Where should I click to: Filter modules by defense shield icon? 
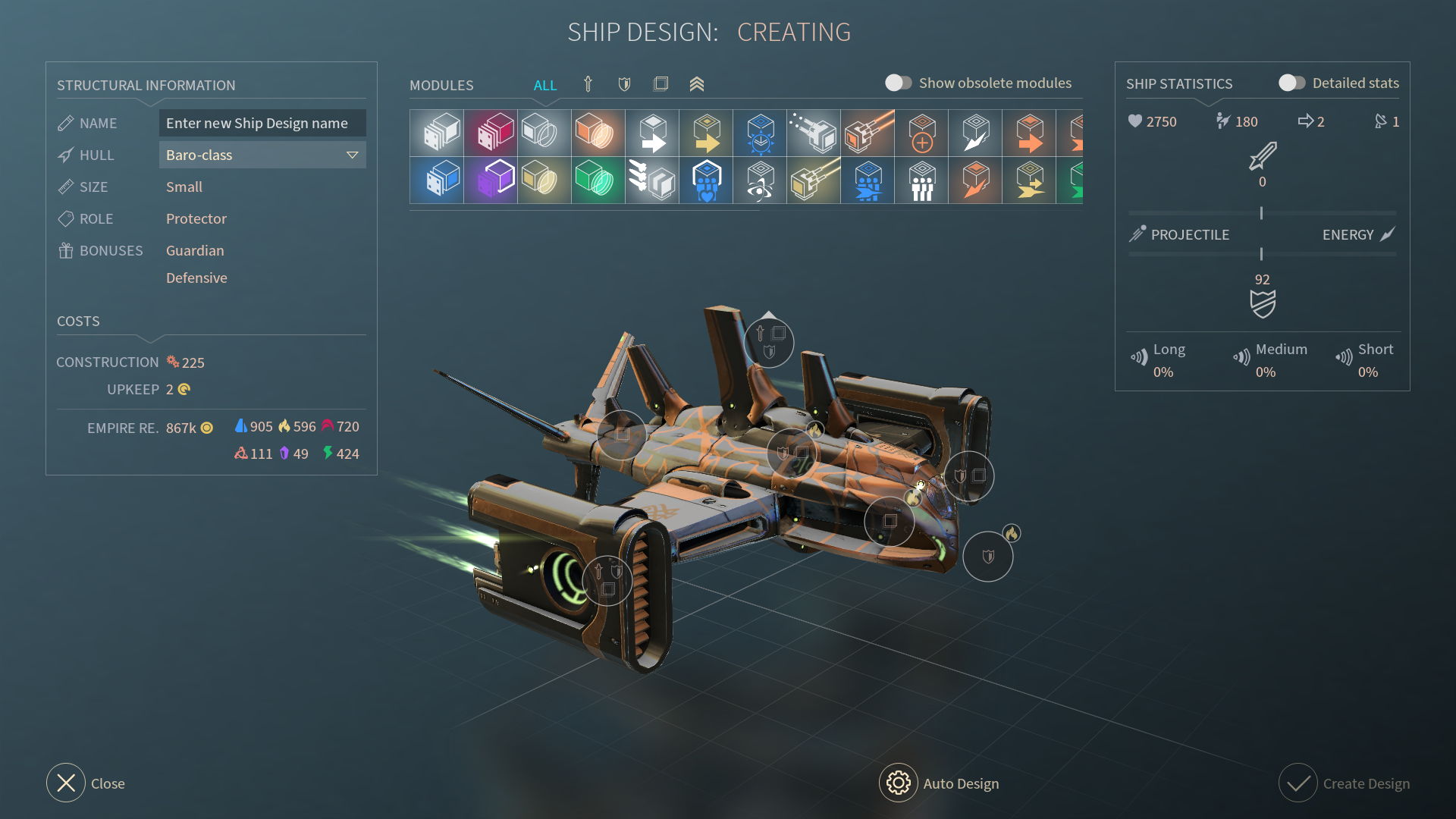pyautogui.click(x=624, y=84)
